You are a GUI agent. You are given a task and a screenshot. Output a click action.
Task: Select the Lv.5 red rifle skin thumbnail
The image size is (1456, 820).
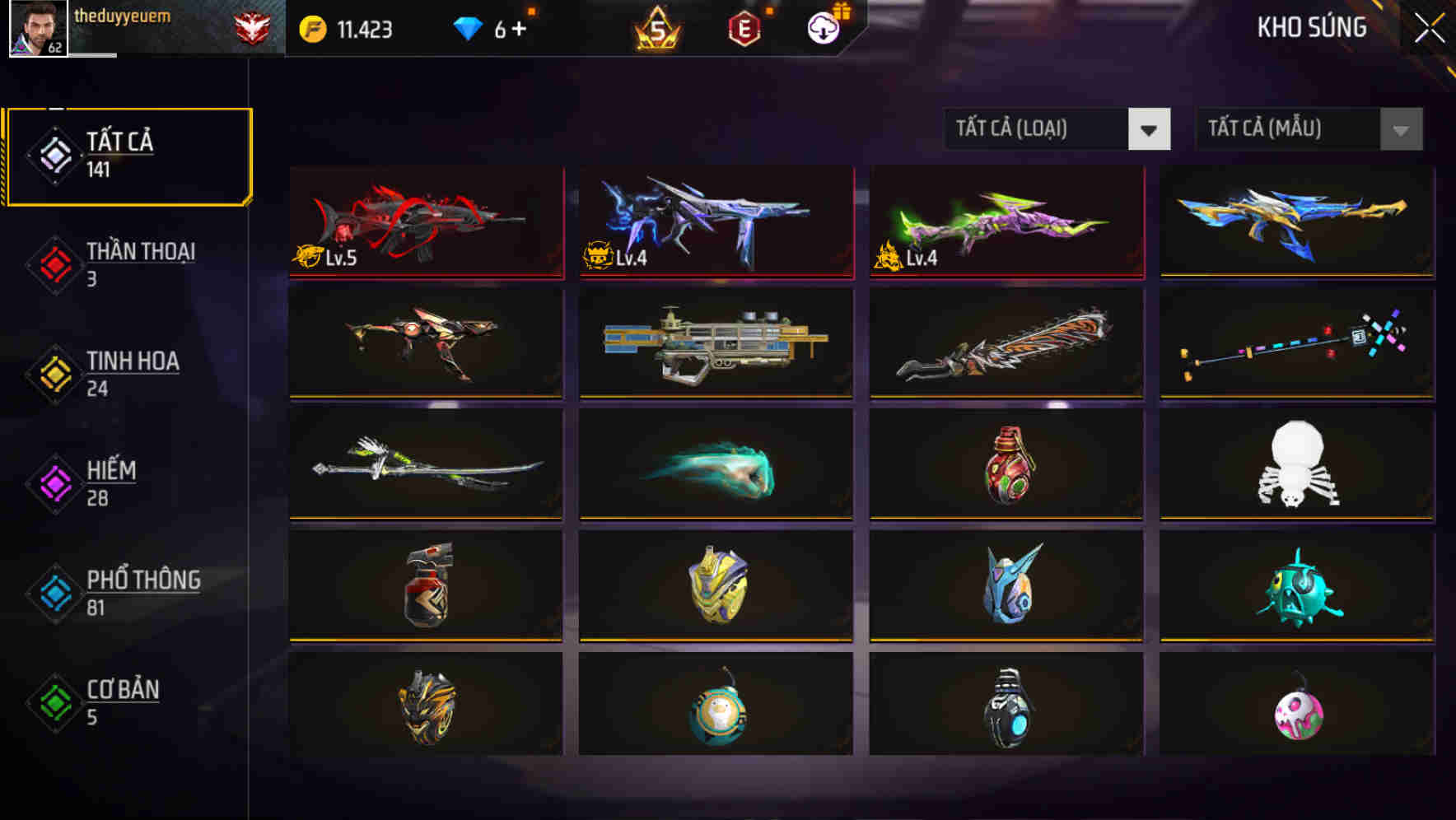[425, 222]
